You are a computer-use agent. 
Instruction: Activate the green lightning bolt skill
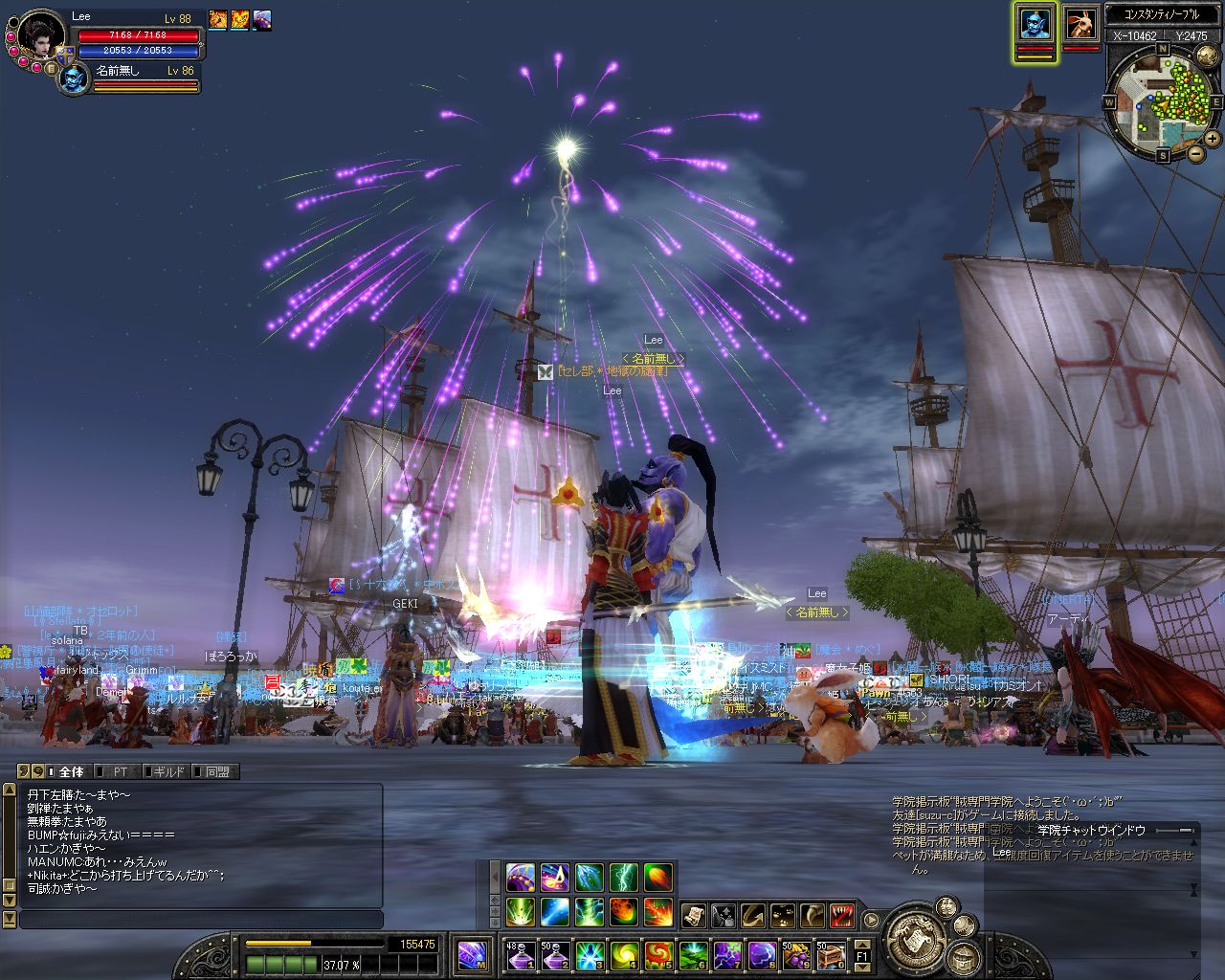click(623, 877)
